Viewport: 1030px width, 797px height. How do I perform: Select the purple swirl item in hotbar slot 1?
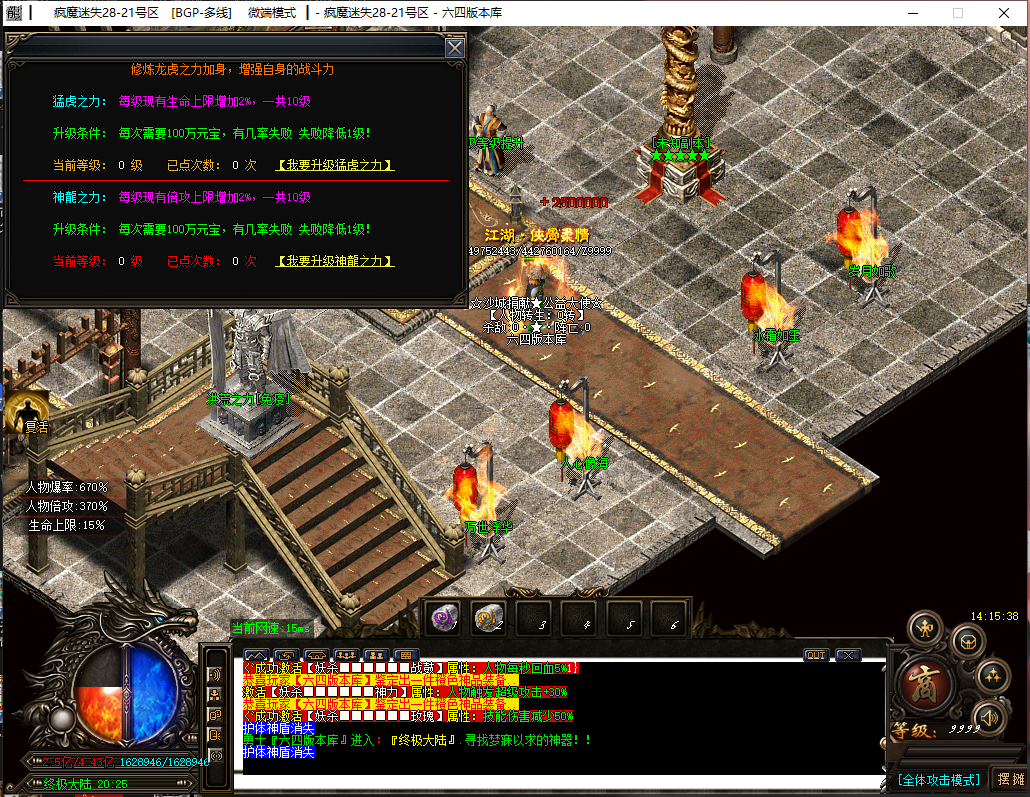(x=443, y=619)
